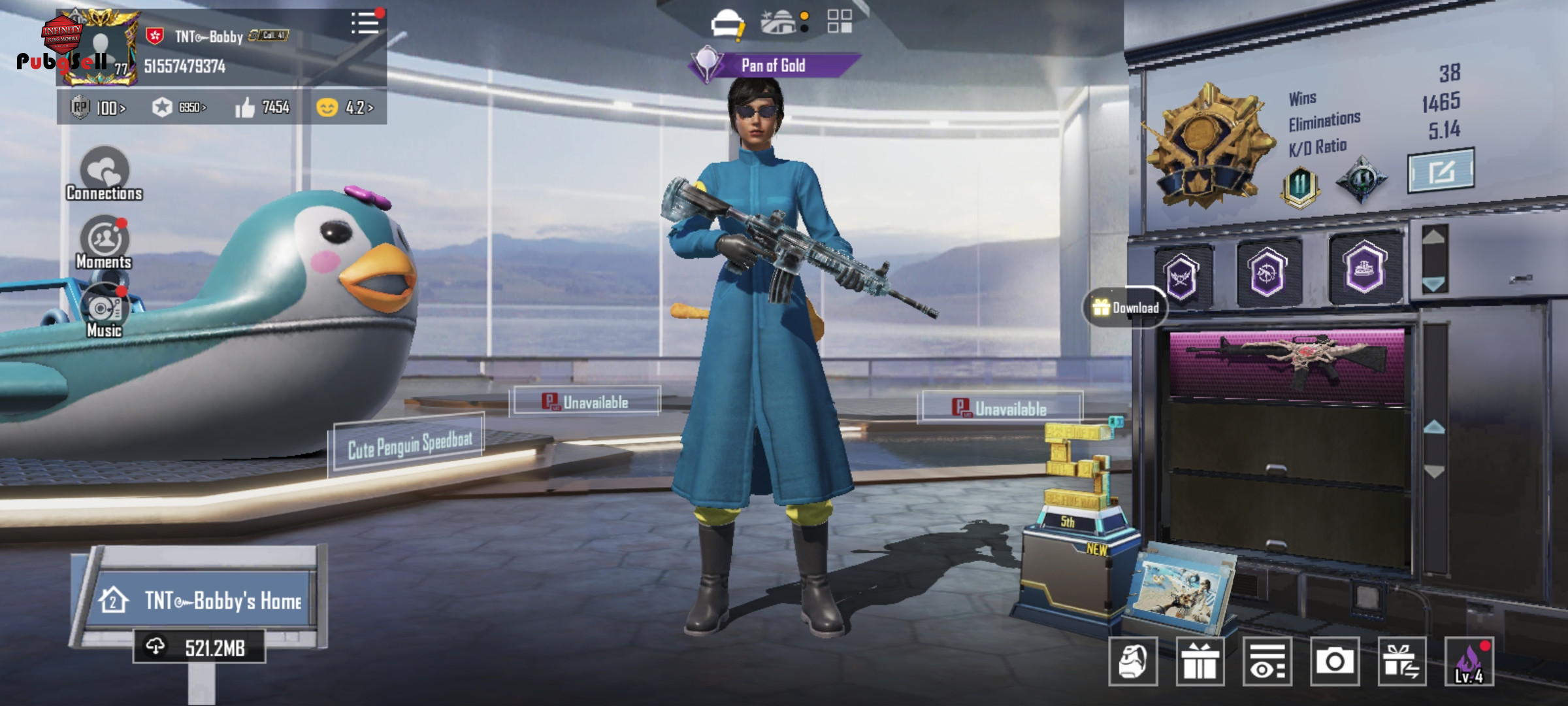Image resolution: width=1568 pixels, height=706 pixels.
Task: Click the edit button in the stats panel
Action: 1441,171
